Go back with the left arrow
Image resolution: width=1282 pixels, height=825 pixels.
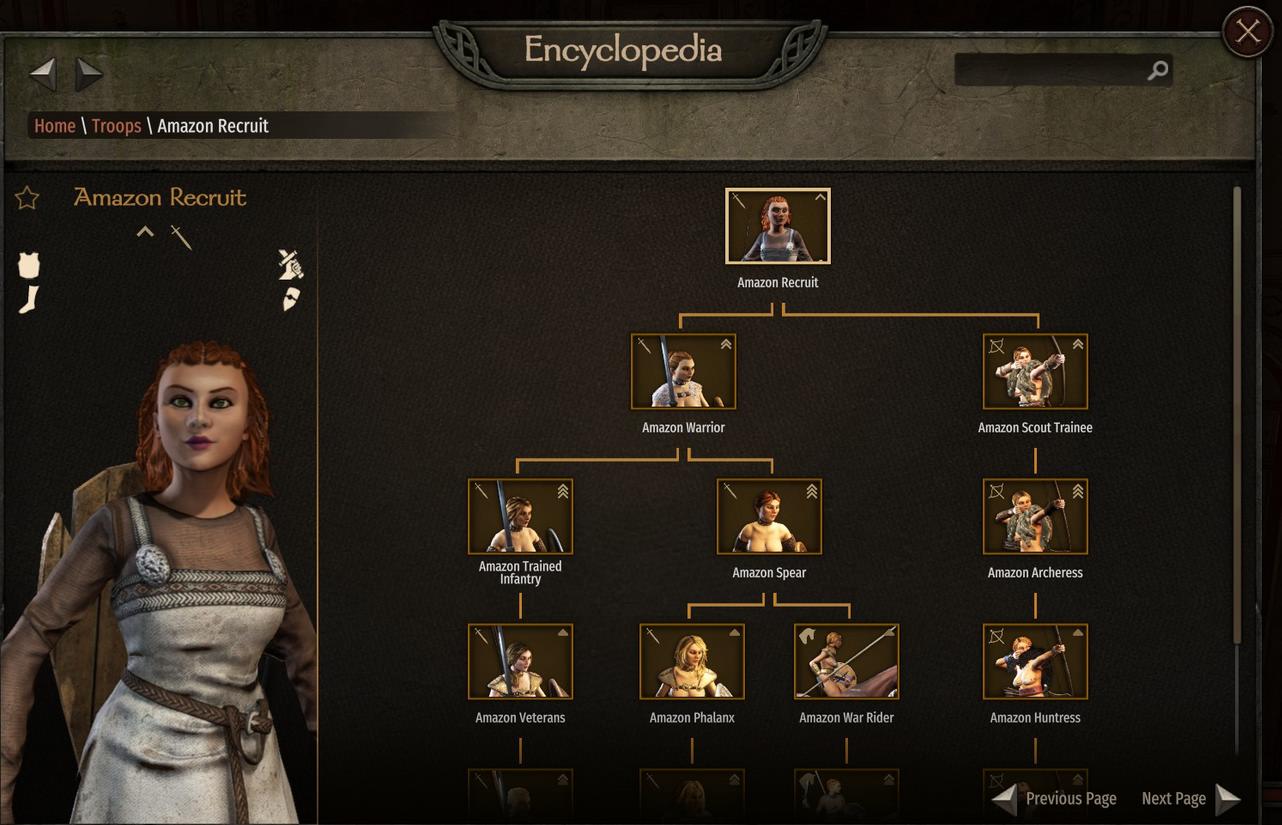click(x=42, y=72)
